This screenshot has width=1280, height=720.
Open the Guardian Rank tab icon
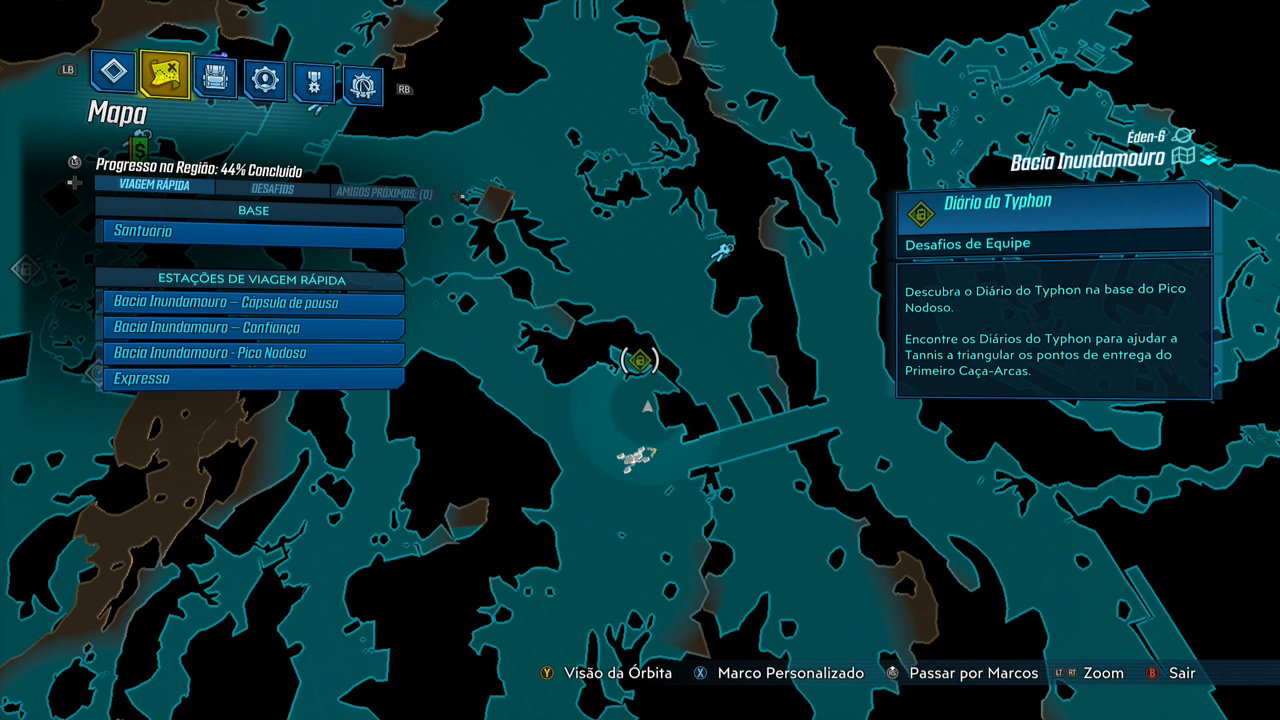coord(363,86)
